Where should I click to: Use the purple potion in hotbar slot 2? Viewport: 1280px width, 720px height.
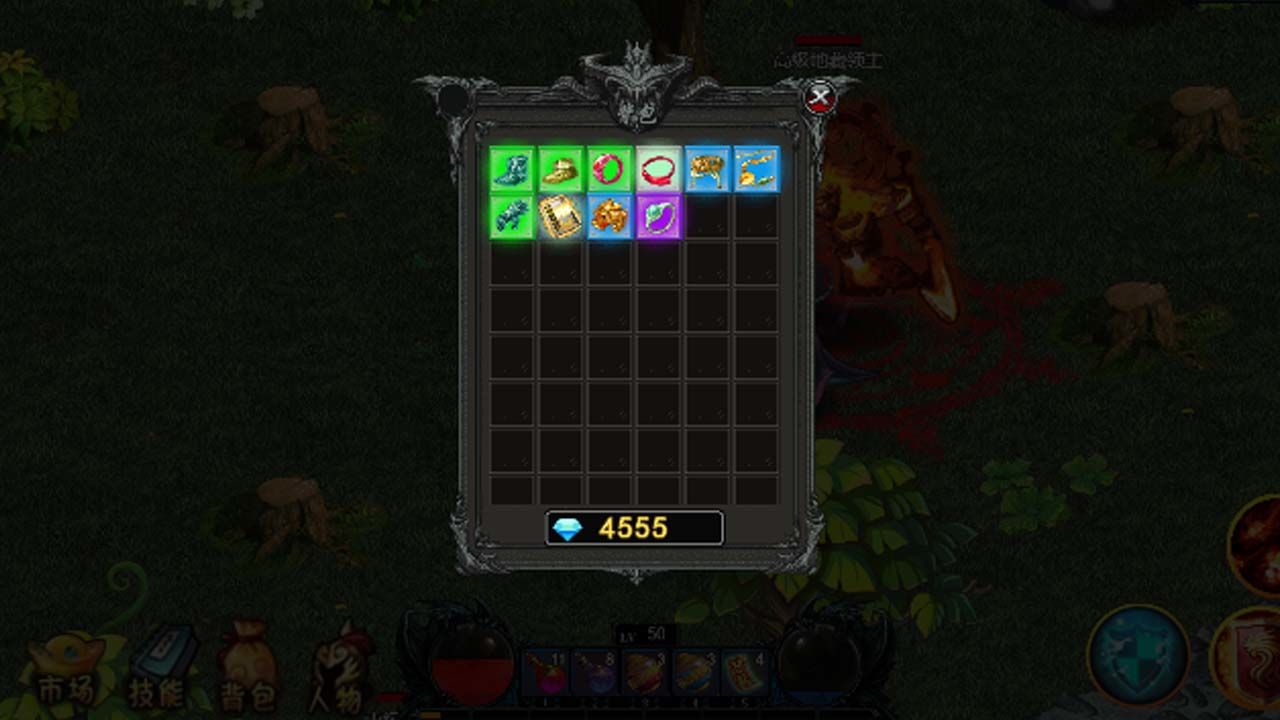(x=595, y=674)
